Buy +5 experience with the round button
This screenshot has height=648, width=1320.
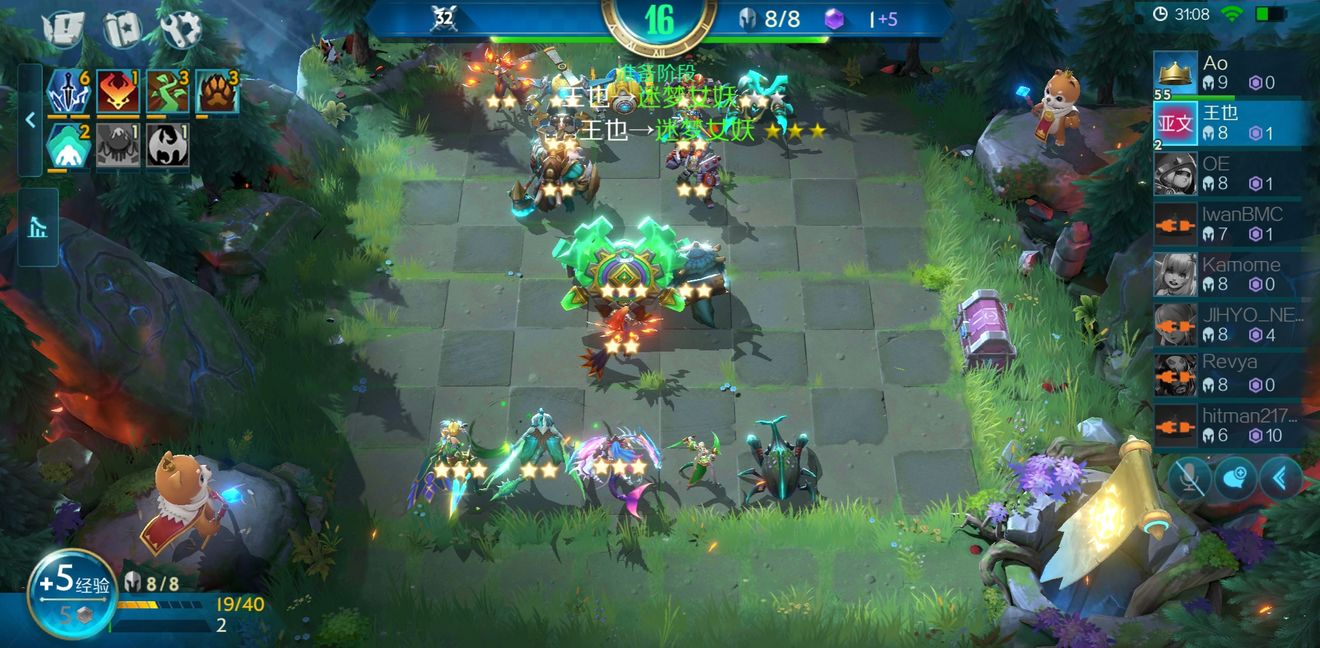tap(71, 592)
